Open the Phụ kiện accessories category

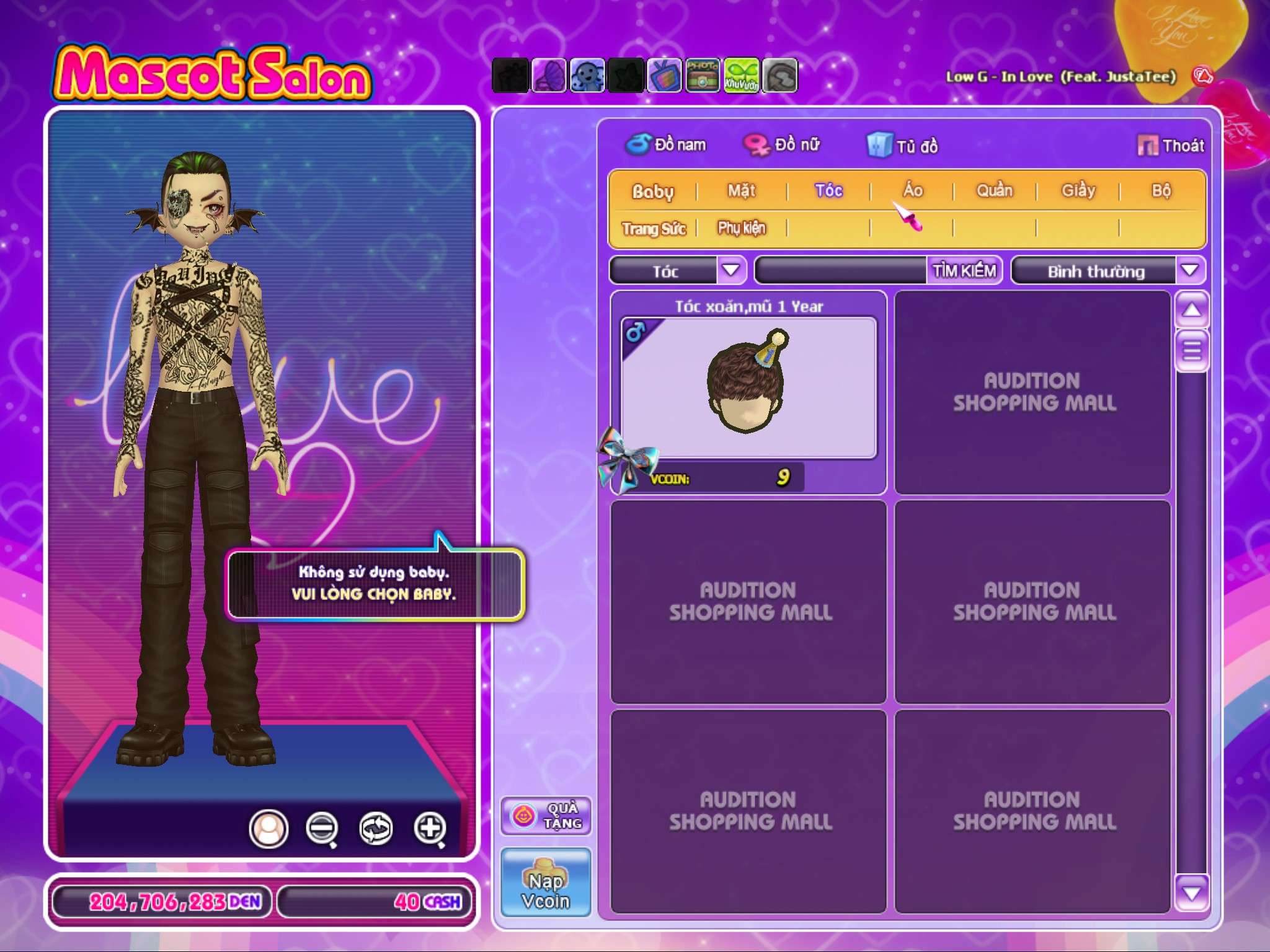(x=742, y=228)
